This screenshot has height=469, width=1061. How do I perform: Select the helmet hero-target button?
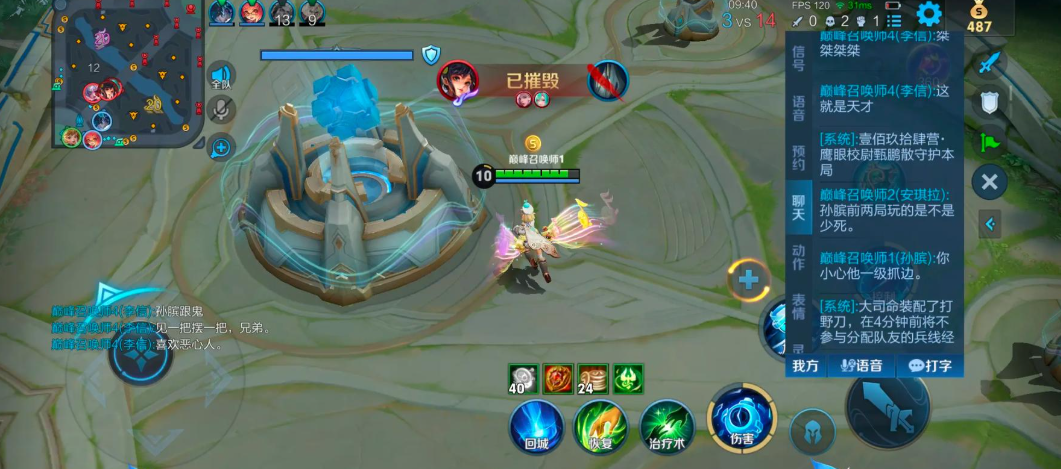click(x=812, y=432)
